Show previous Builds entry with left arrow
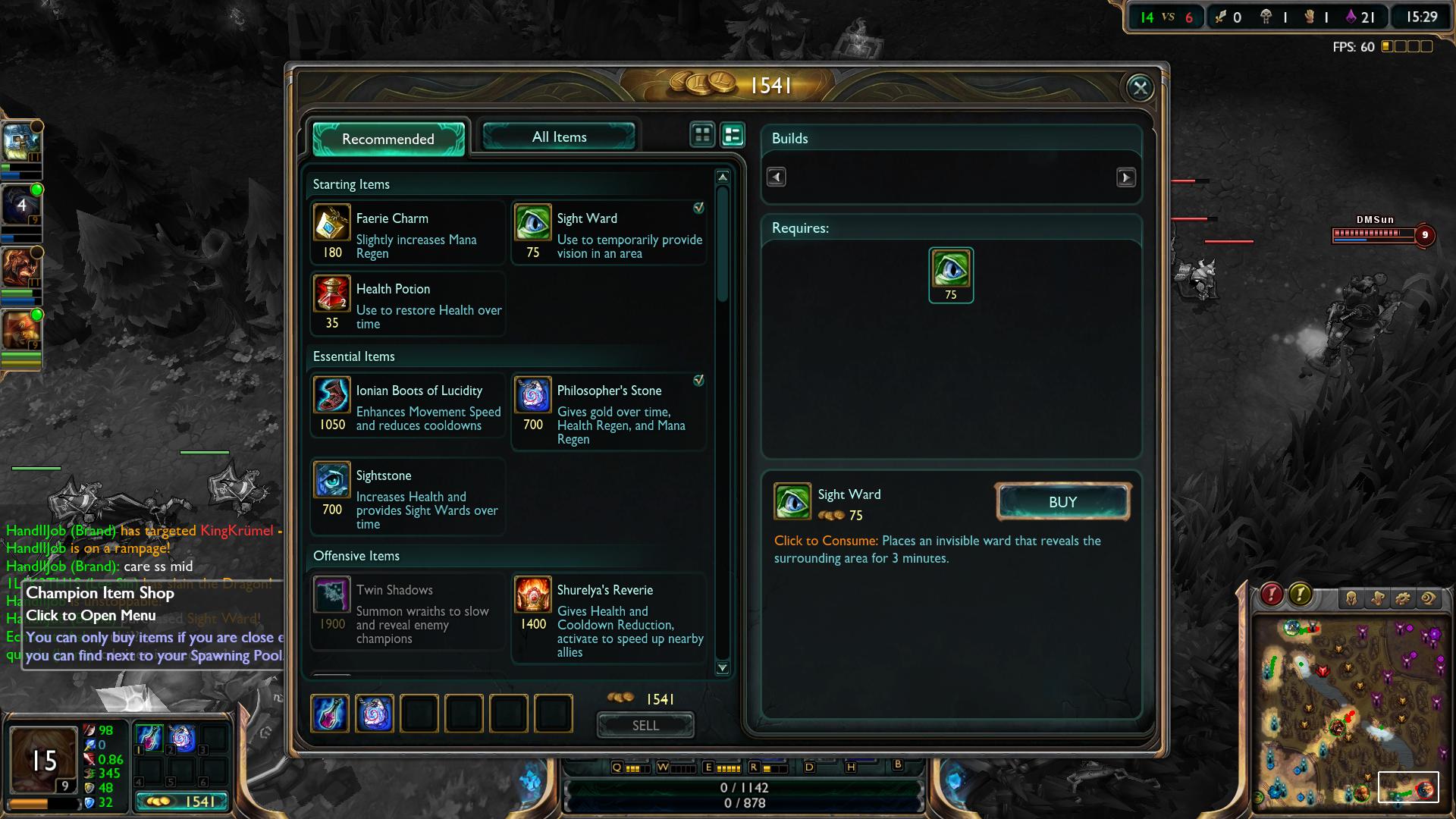 776,177
